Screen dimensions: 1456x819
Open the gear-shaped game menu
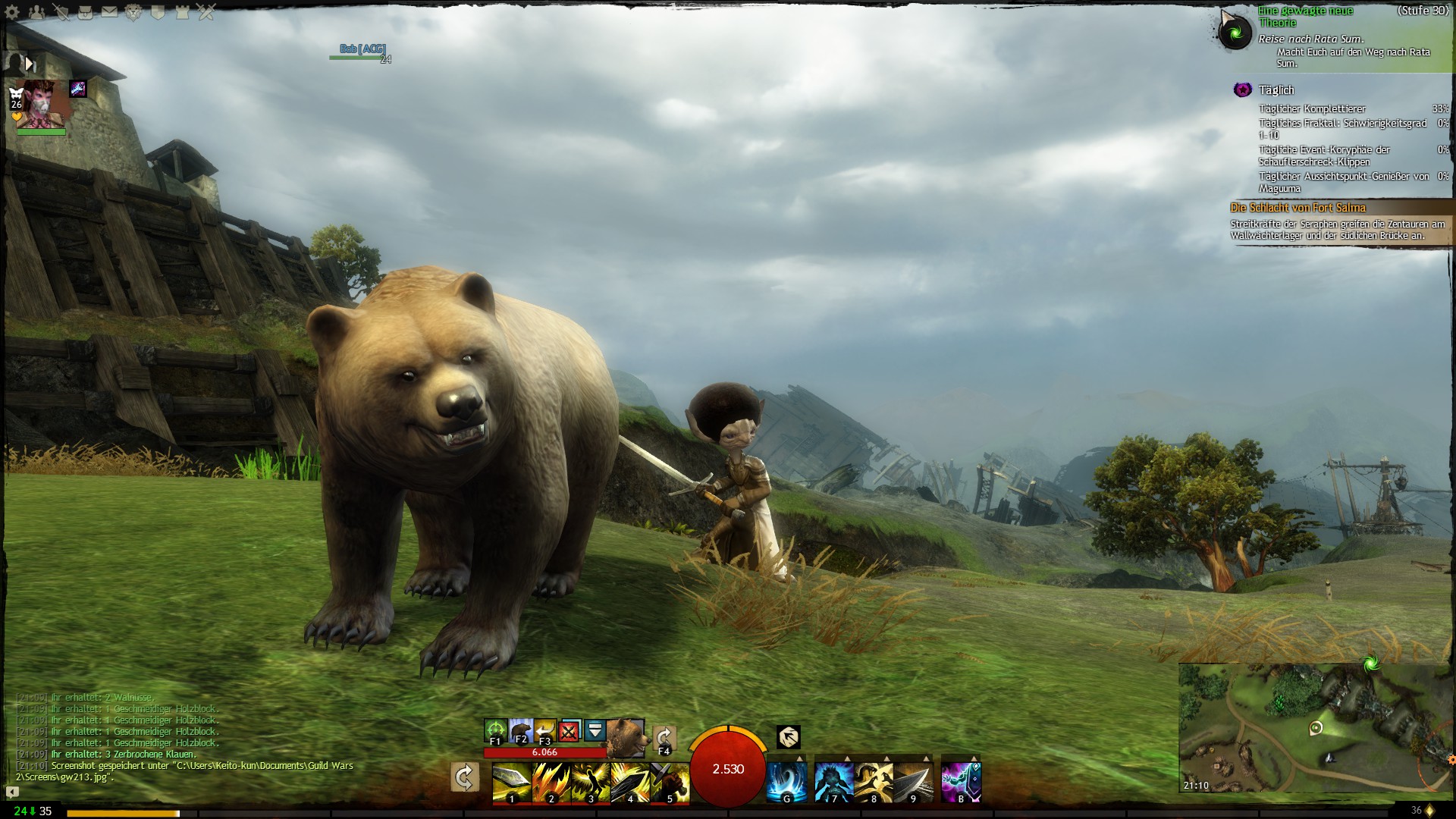(x=12, y=12)
